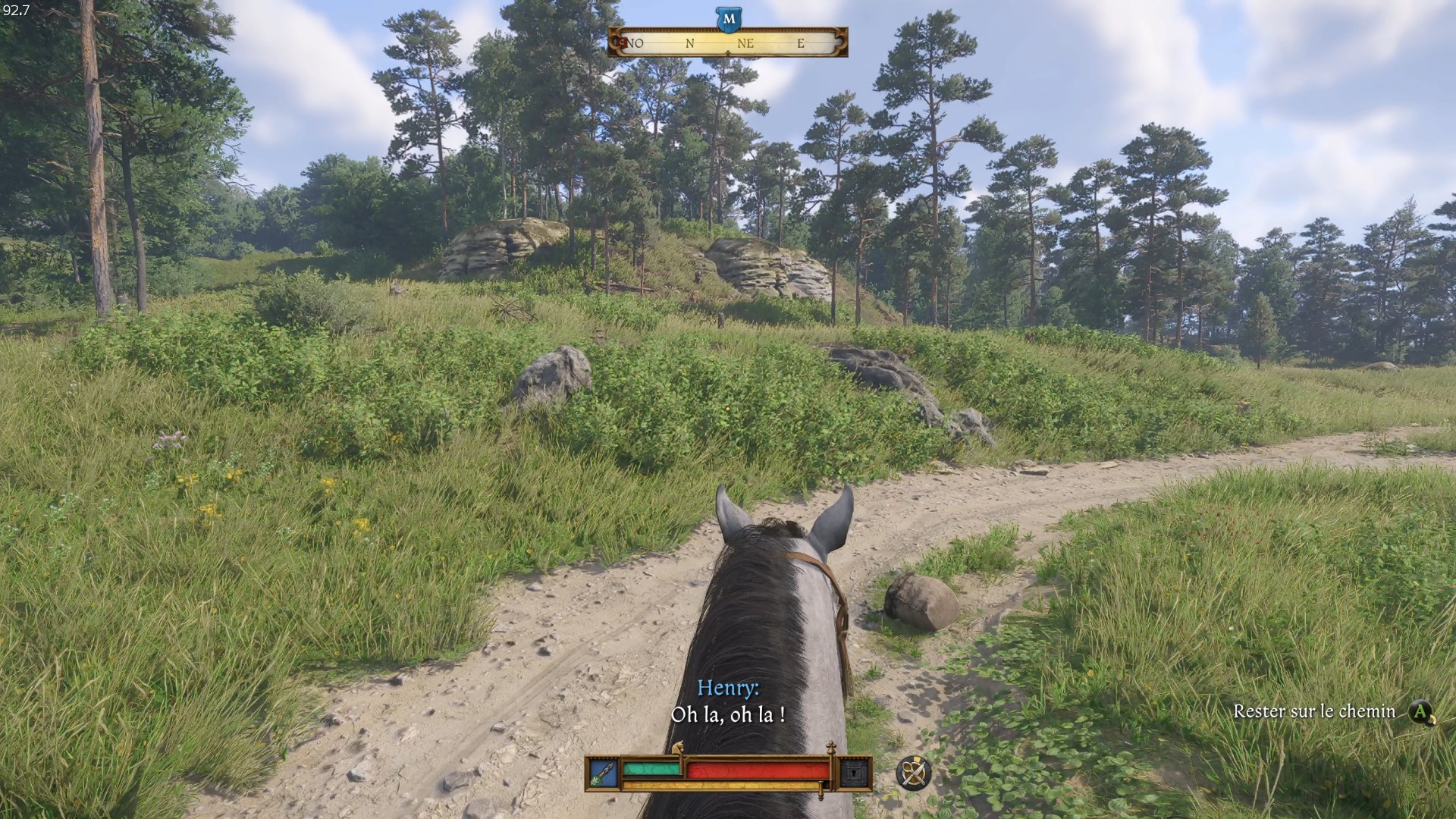Select the N direction label on the compass
Image resolution: width=1456 pixels, height=819 pixels.
(690, 43)
